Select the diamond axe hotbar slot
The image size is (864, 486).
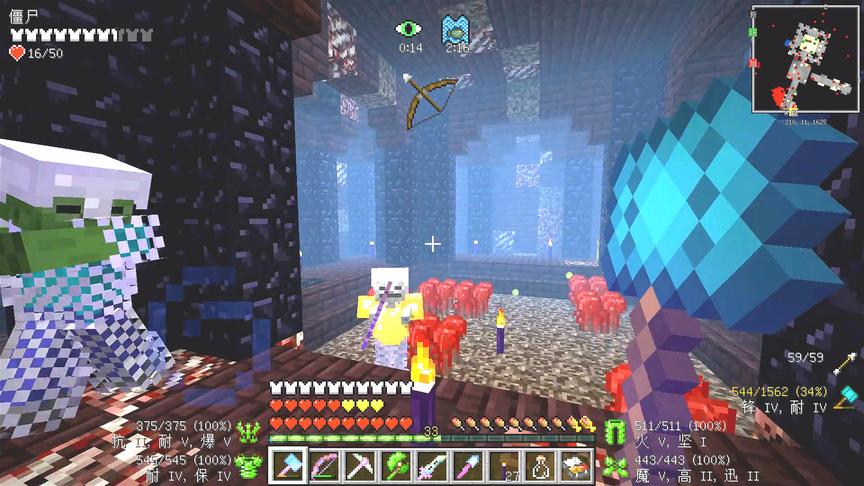(x=288, y=465)
